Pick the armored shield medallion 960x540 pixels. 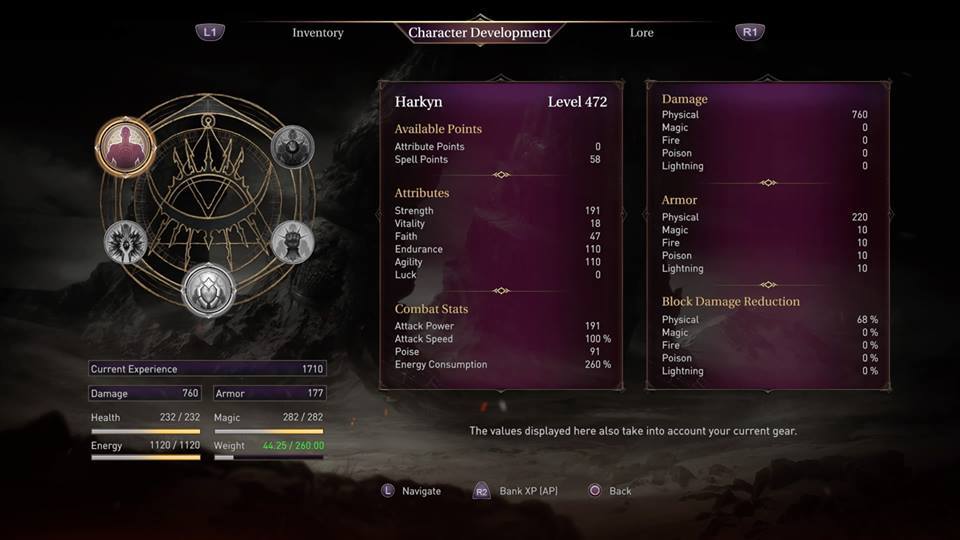(x=209, y=289)
